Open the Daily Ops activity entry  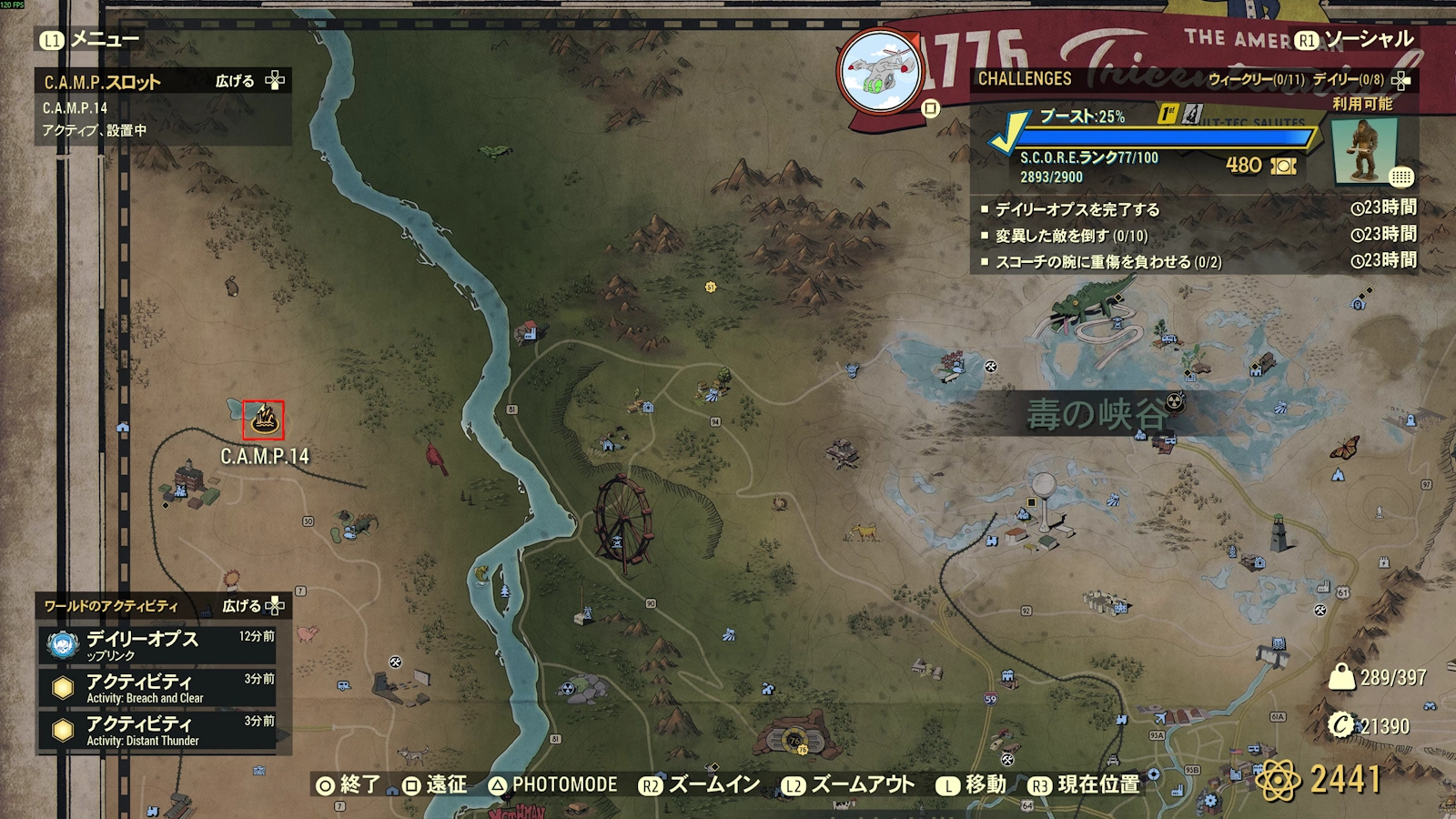[x=157, y=644]
